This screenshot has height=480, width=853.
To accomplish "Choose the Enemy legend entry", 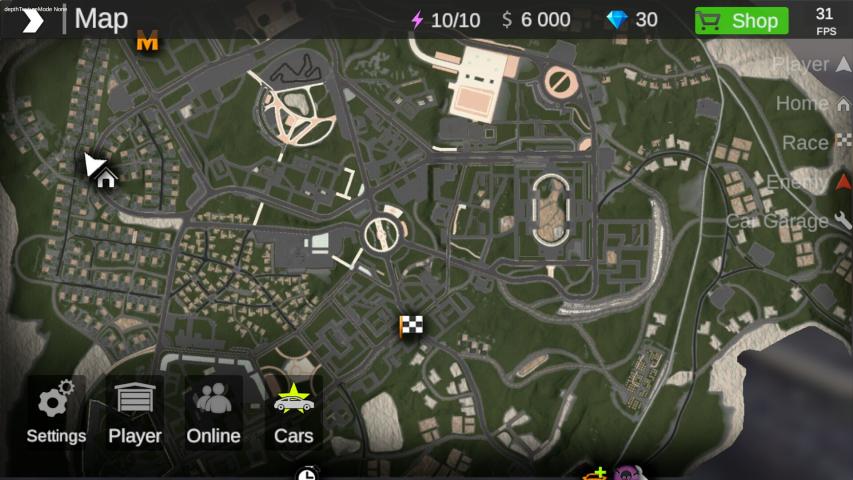I will pos(808,182).
